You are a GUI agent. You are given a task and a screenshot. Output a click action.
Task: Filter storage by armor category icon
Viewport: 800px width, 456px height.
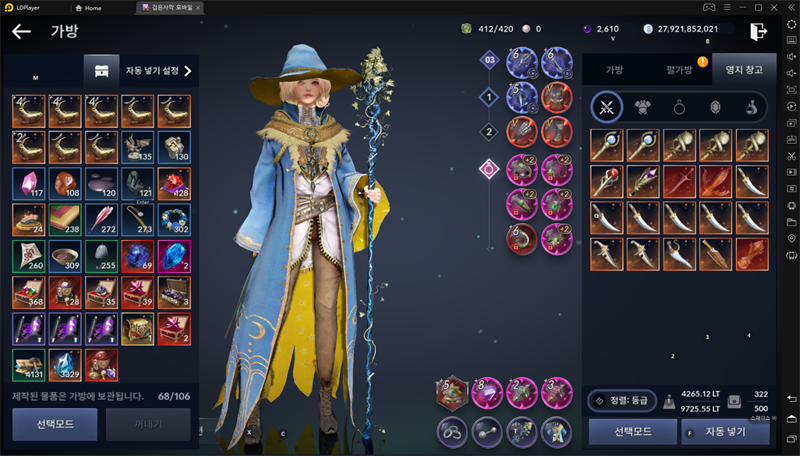pyautogui.click(x=640, y=107)
